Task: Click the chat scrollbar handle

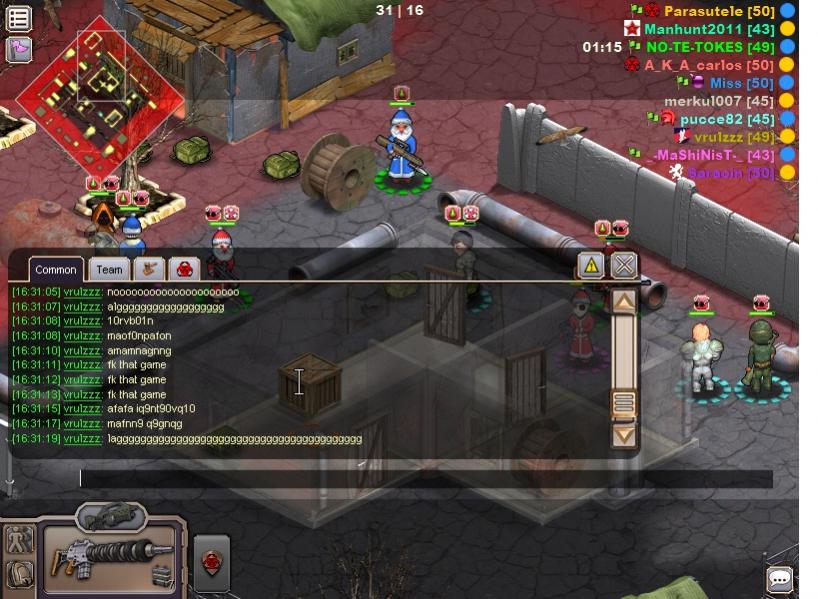Action: click(624, 403)
